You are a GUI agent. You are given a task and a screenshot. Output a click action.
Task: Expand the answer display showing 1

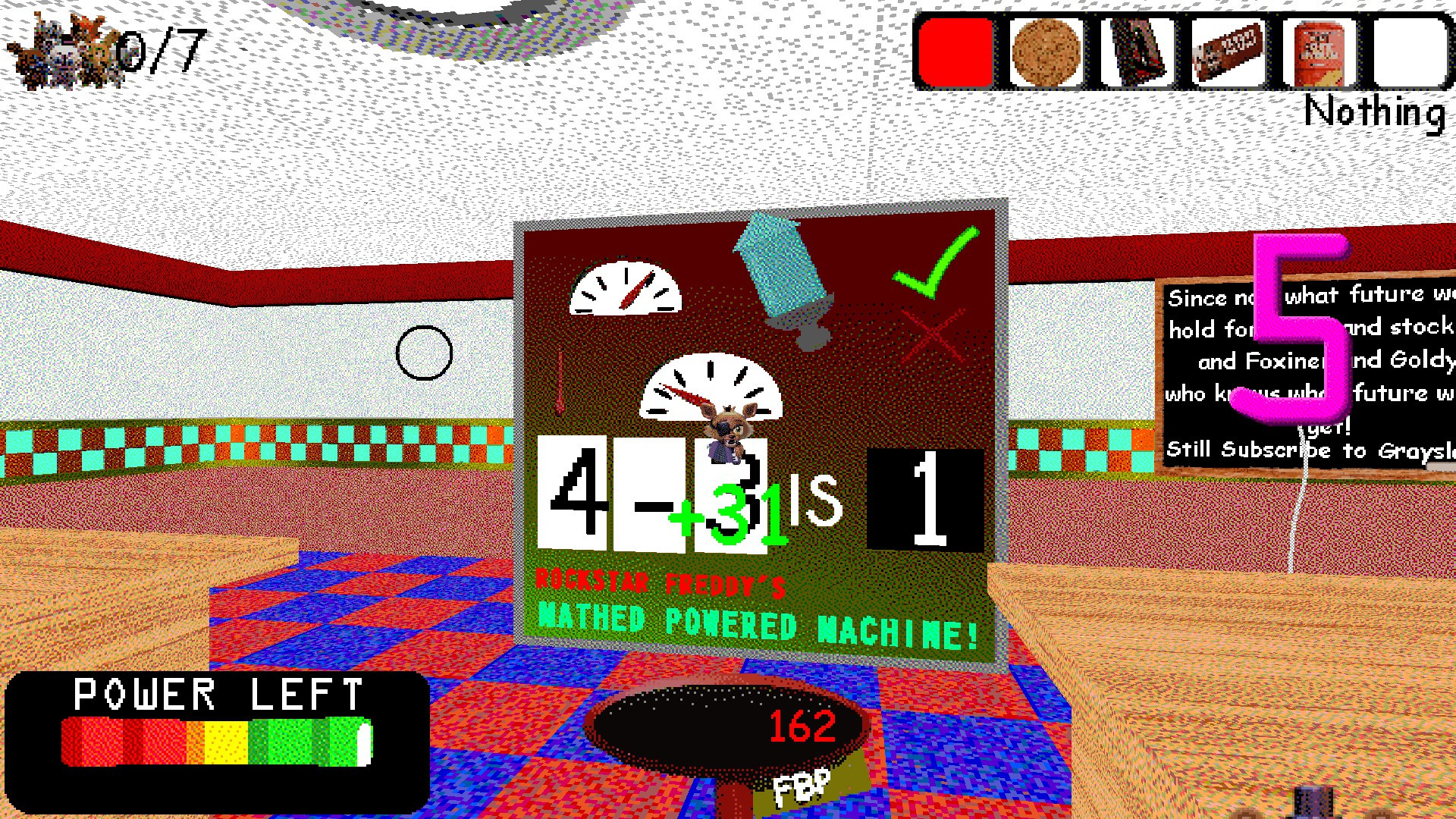[x=927, y=497]
